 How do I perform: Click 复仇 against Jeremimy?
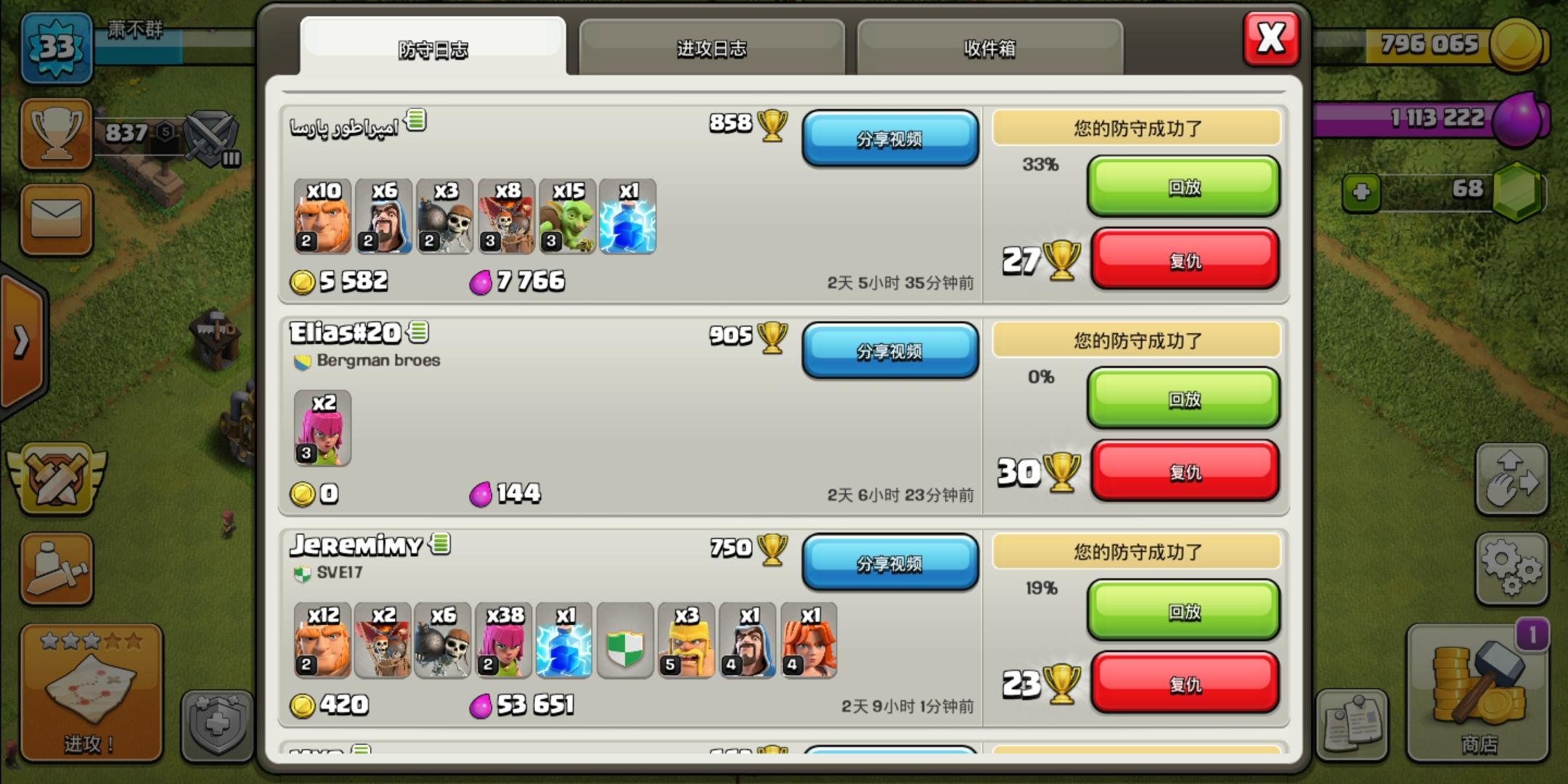[1185, 683]
